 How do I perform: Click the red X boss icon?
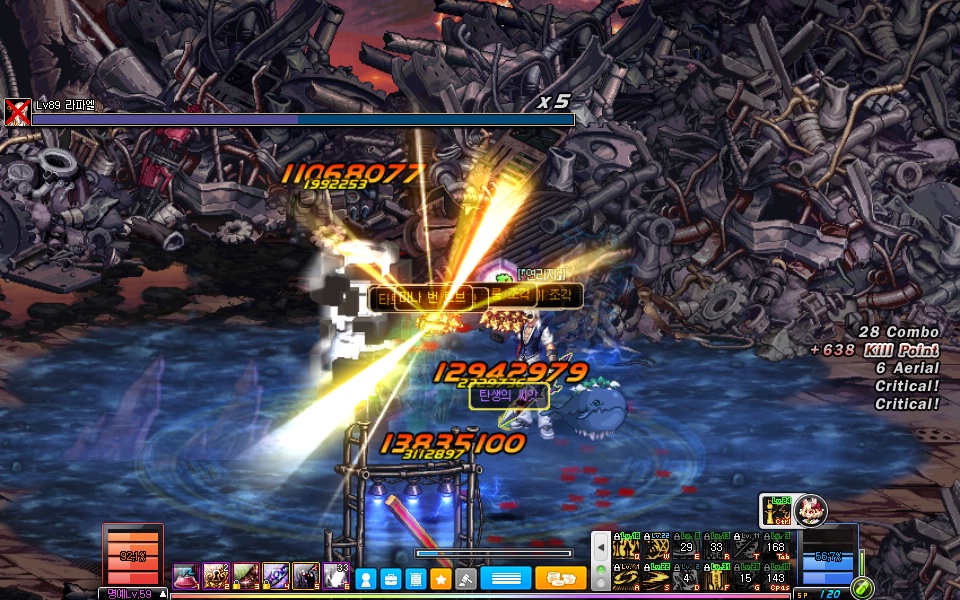point(16,112)
